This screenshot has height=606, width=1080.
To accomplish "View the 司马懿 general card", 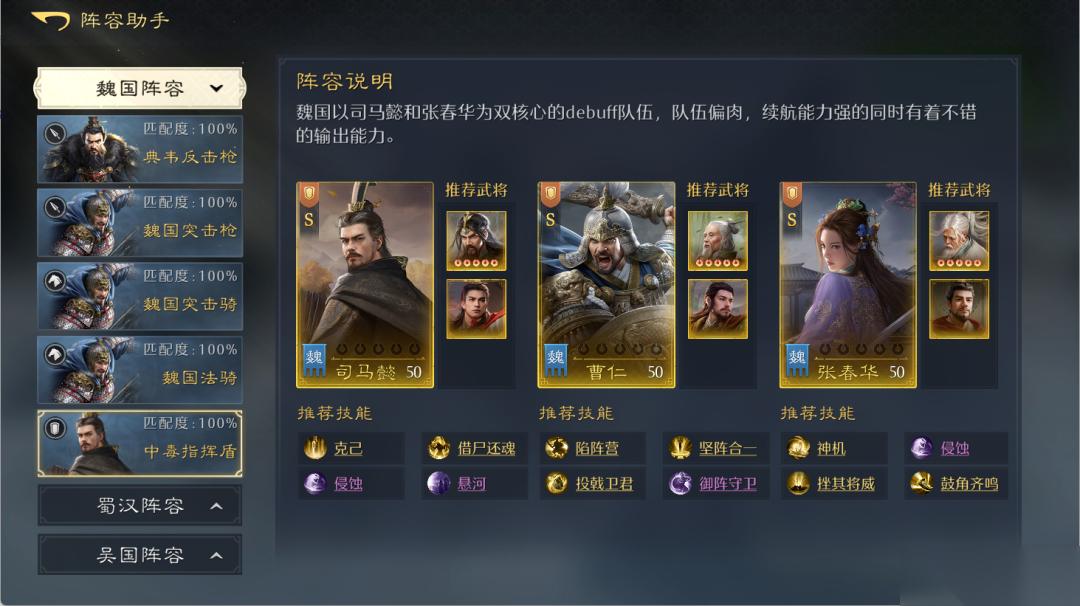I will click(x=365, y=284).
